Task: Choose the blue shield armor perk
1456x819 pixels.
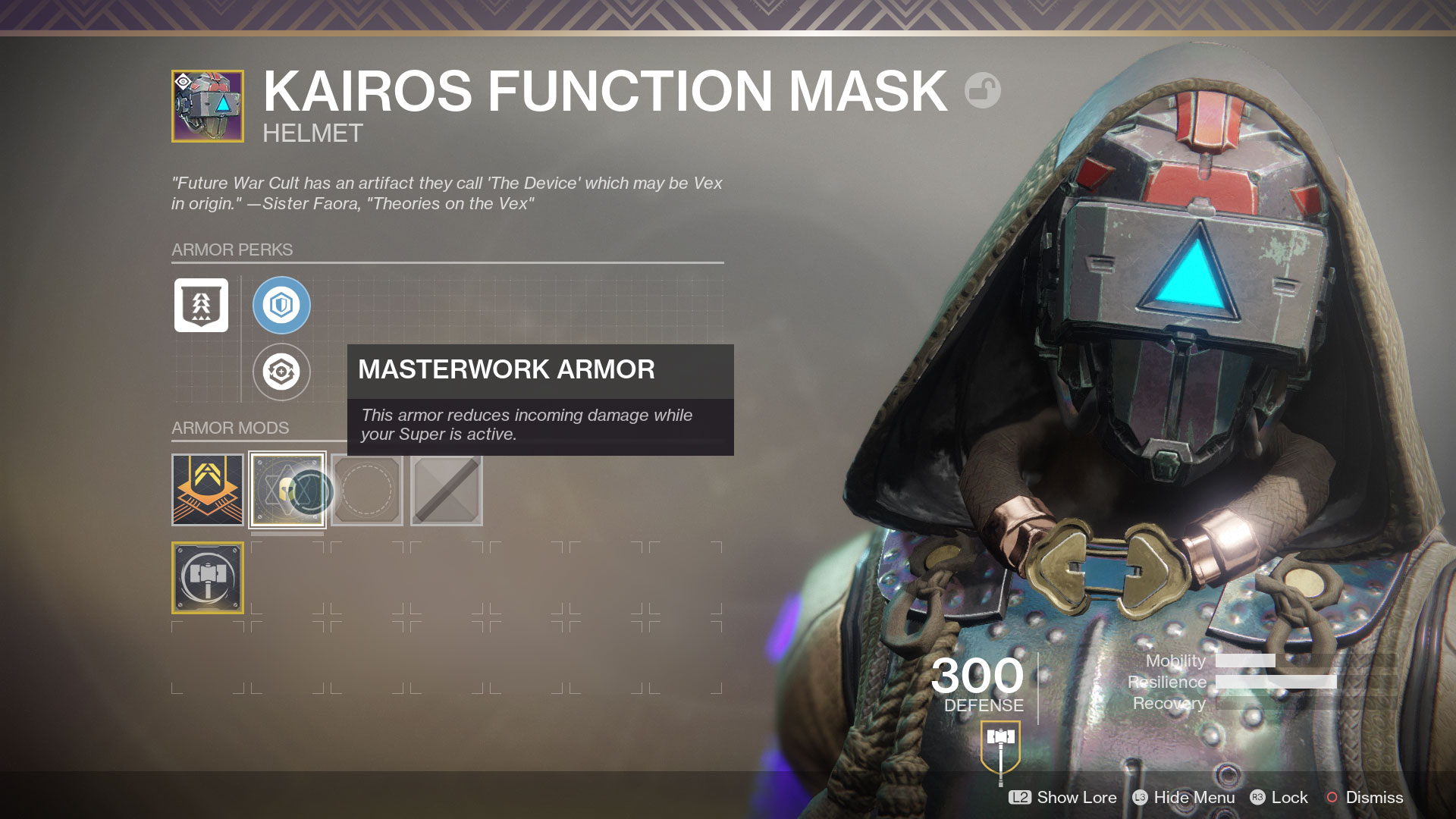Action: coord(281,305)
